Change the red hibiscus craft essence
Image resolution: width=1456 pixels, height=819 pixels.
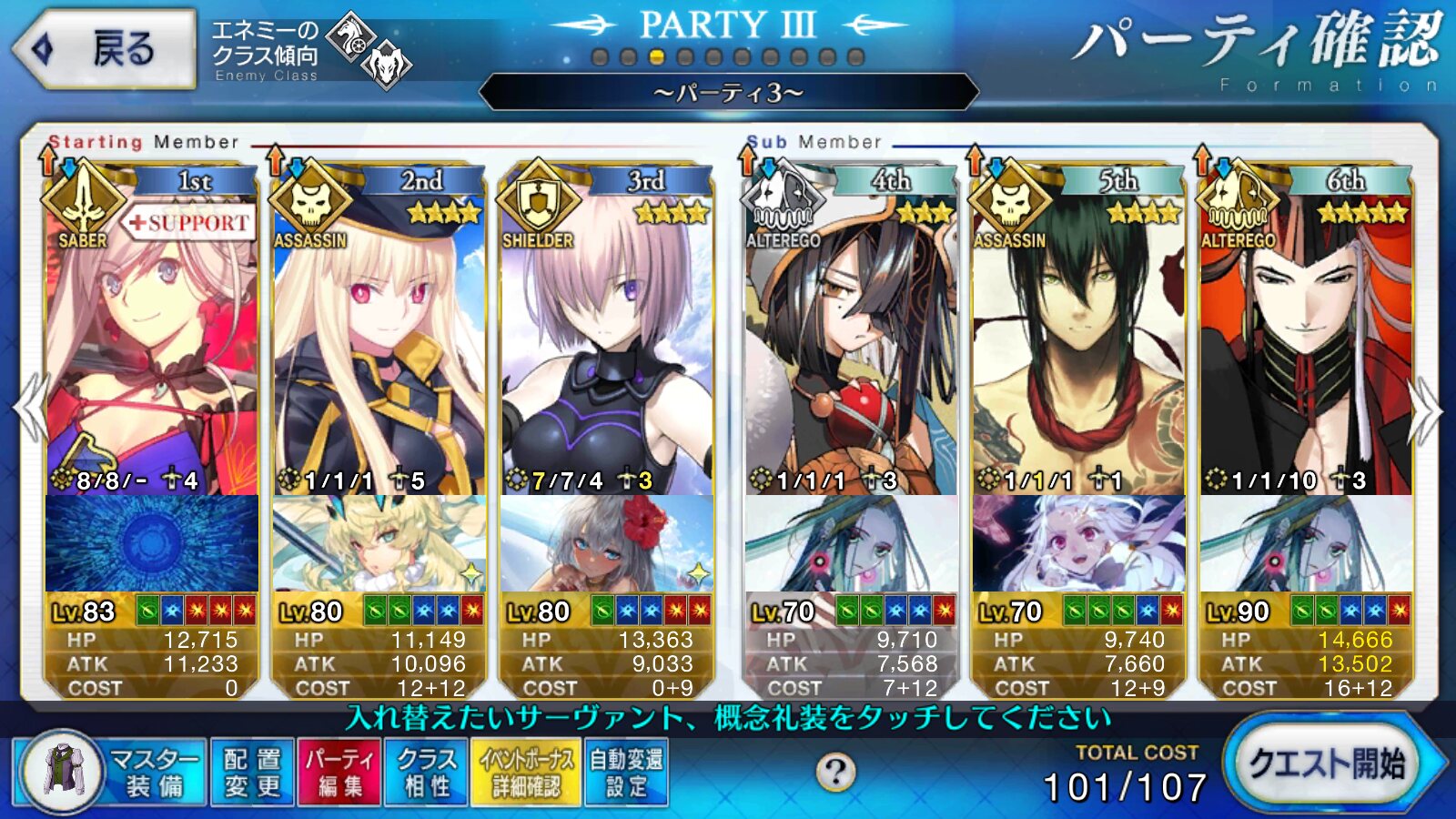(x=606, y=544)
